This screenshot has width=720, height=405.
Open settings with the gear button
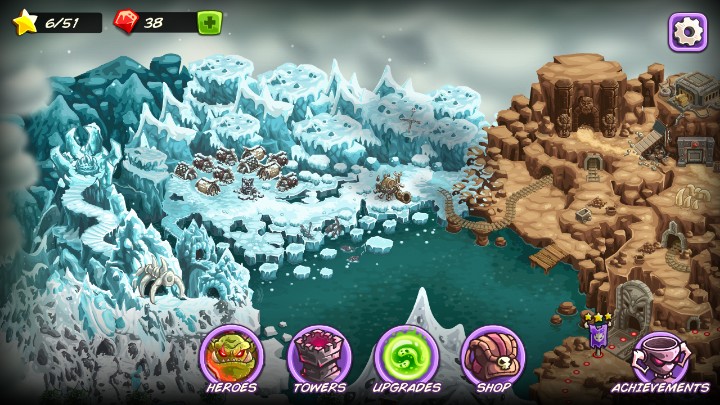[688, 31]
